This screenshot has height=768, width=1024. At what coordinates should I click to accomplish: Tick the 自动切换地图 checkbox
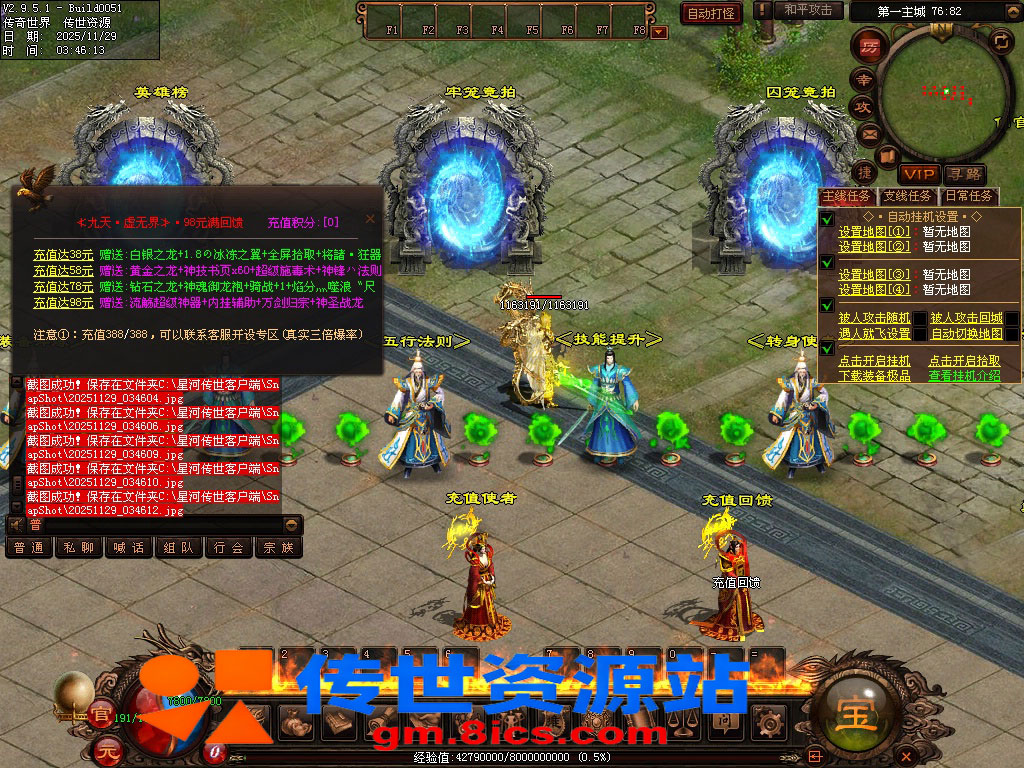point(1012,334)
